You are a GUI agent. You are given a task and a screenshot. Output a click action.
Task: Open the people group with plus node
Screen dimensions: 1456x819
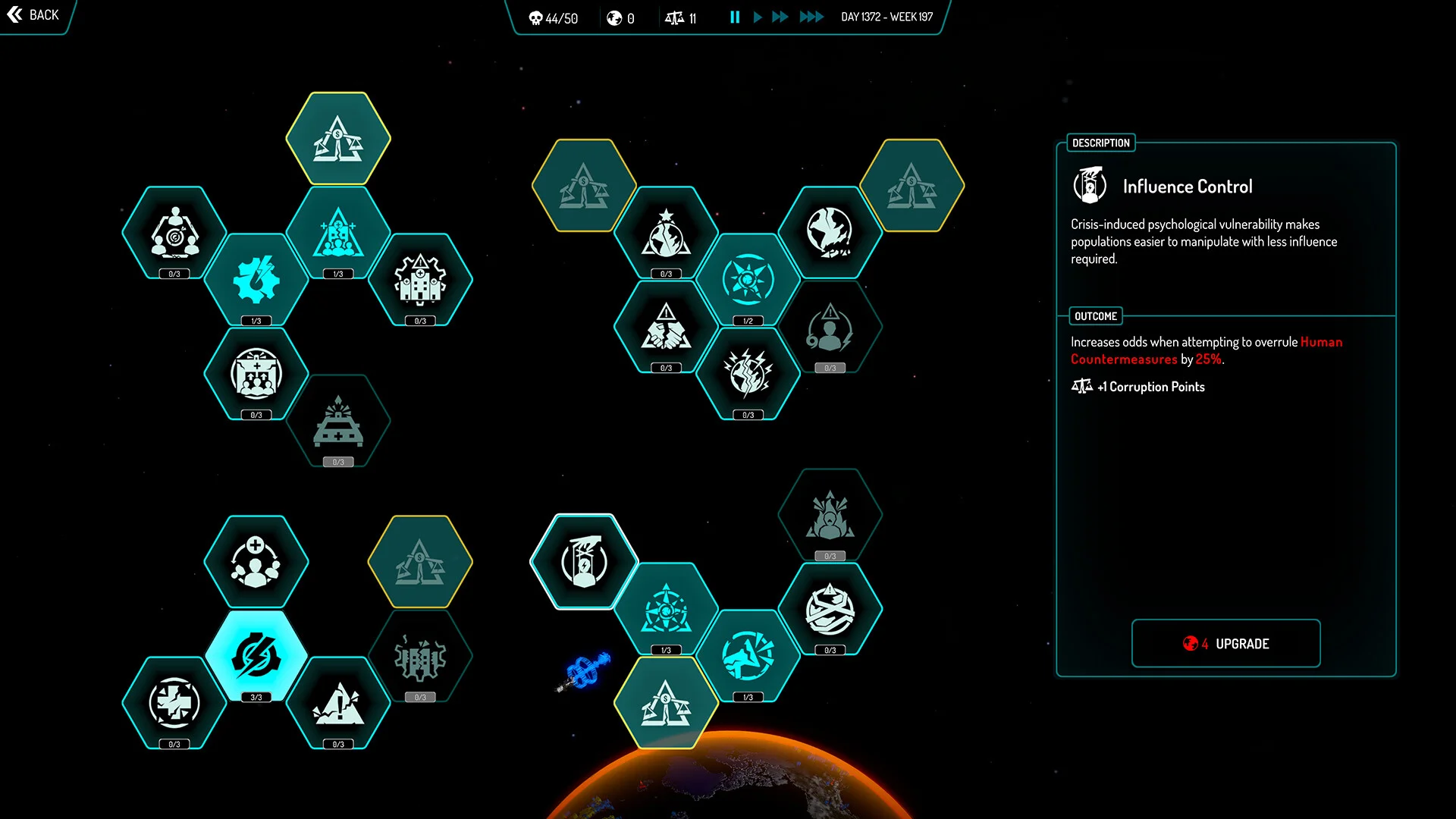tap(256, 562)
